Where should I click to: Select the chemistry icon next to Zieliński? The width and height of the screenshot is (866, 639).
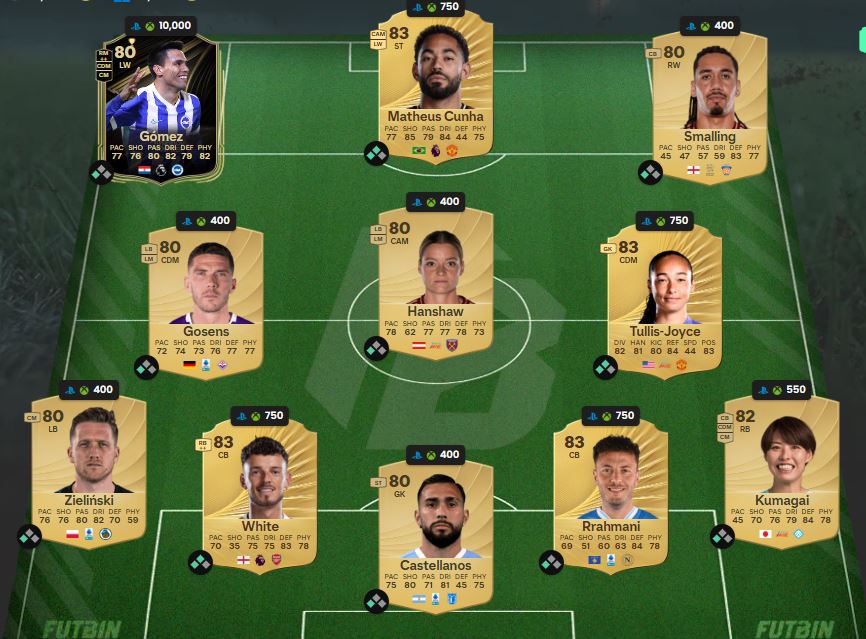coord(30,537)
